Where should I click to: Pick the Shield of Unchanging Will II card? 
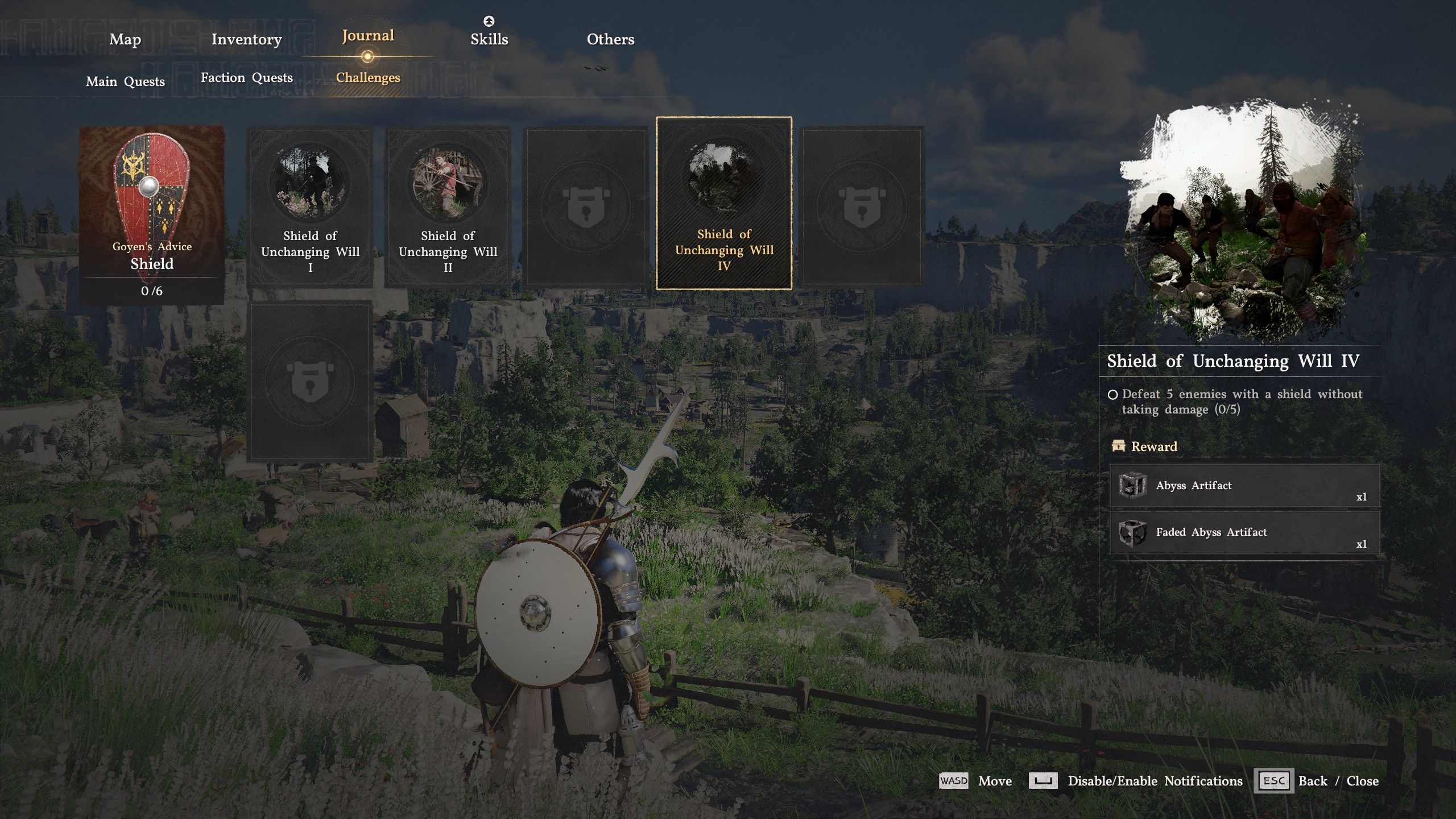(x=448, y=207)
